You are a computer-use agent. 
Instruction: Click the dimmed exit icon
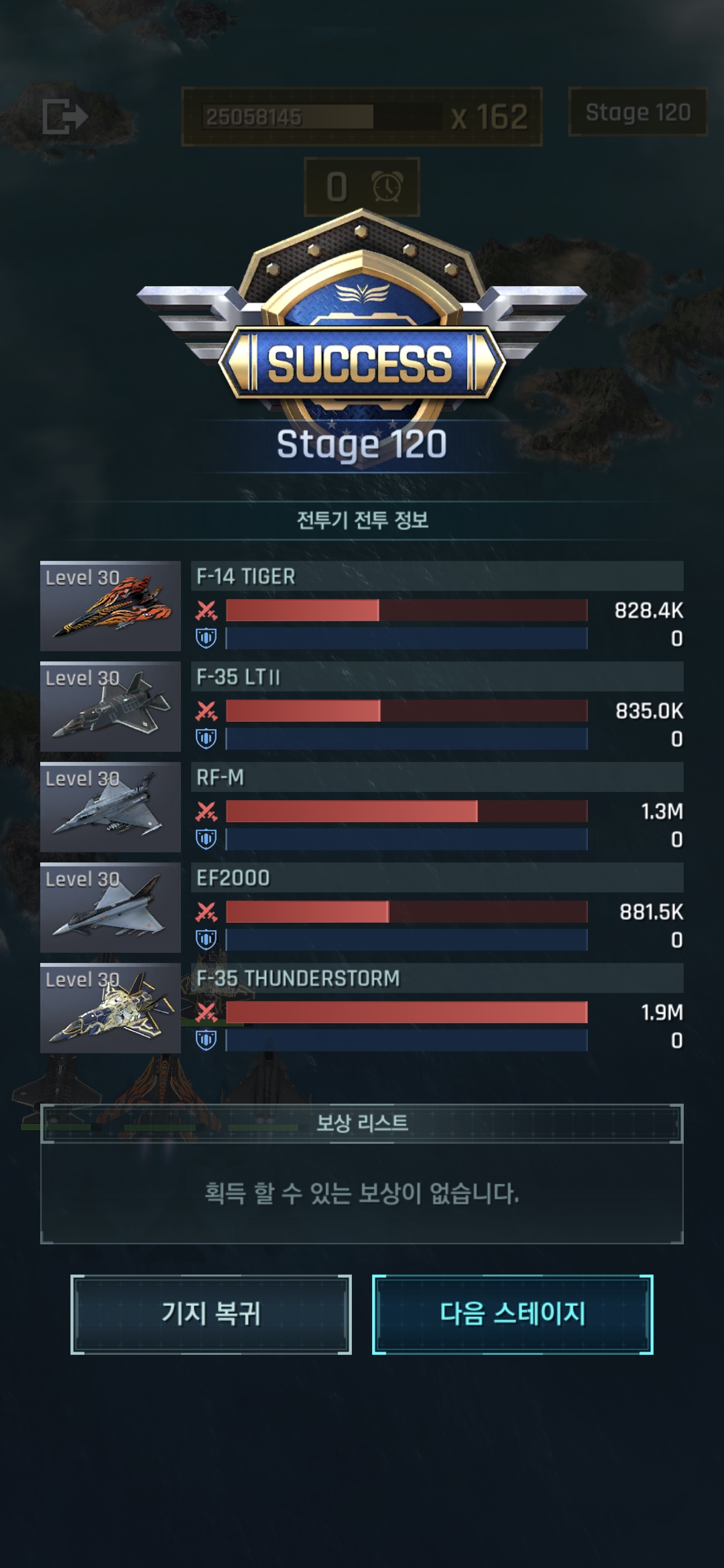click(x=64, y=116)
